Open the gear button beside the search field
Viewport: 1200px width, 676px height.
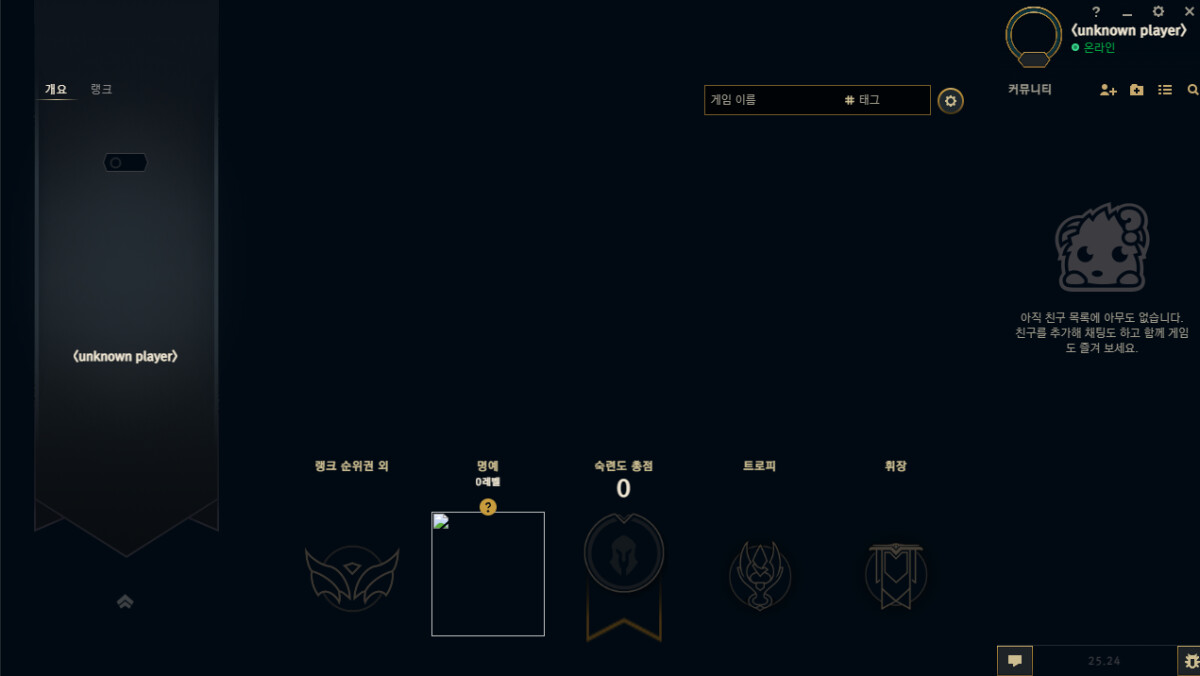pyautogui.click(x=951, y=100)
